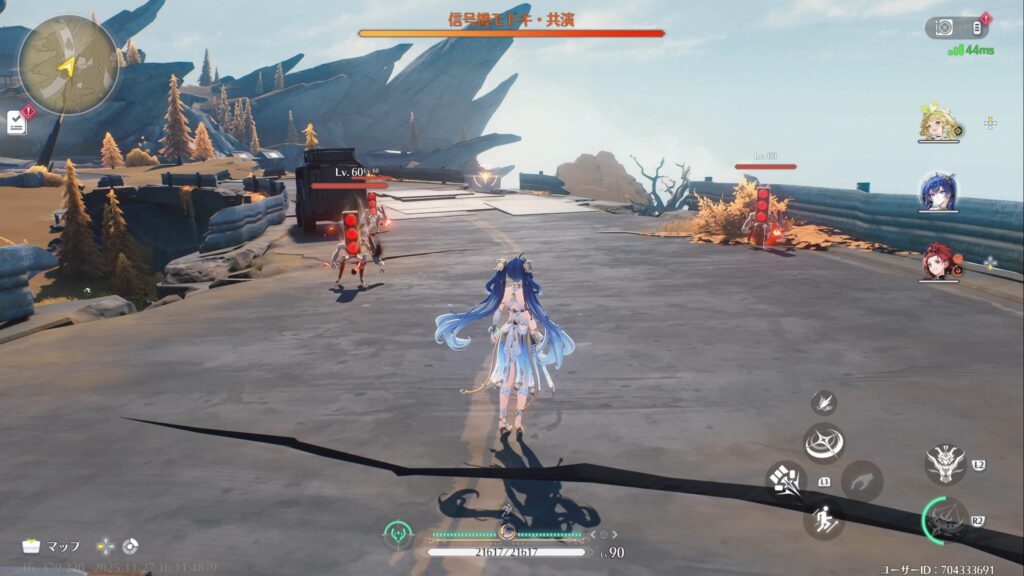
Task: Open the camera photo mode
Action: pos(943,28)
